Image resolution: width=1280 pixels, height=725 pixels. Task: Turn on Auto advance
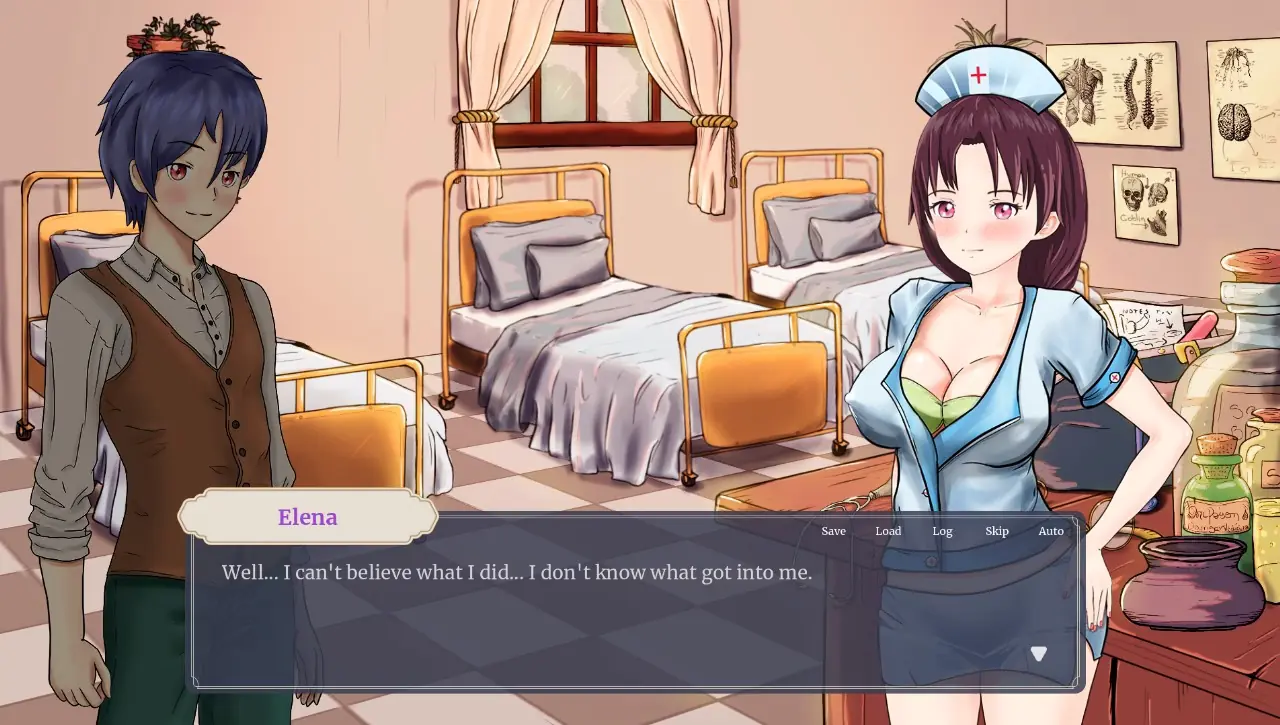[x=1050, y=531]
